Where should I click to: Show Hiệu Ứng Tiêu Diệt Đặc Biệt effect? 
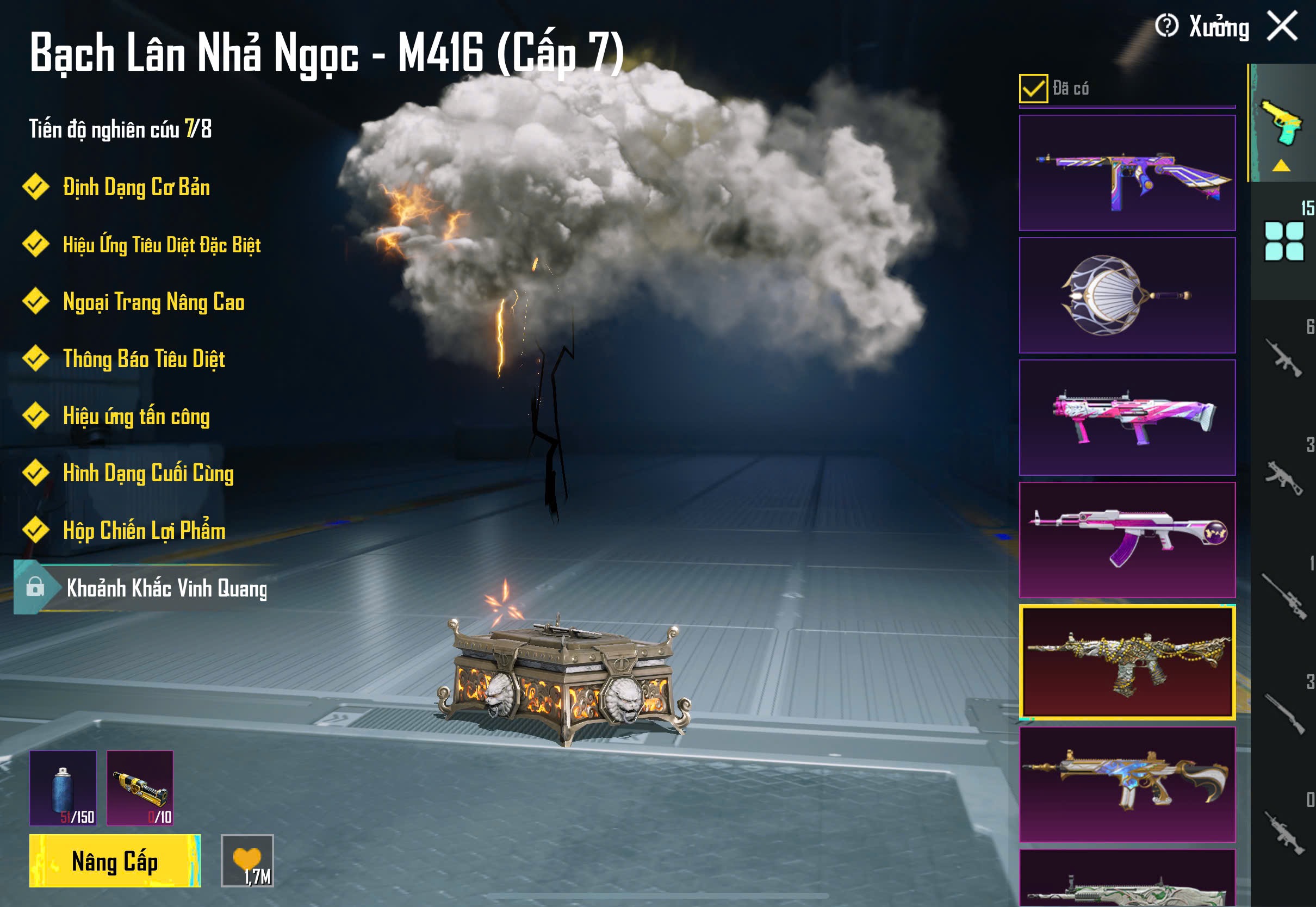pos(162,245)
